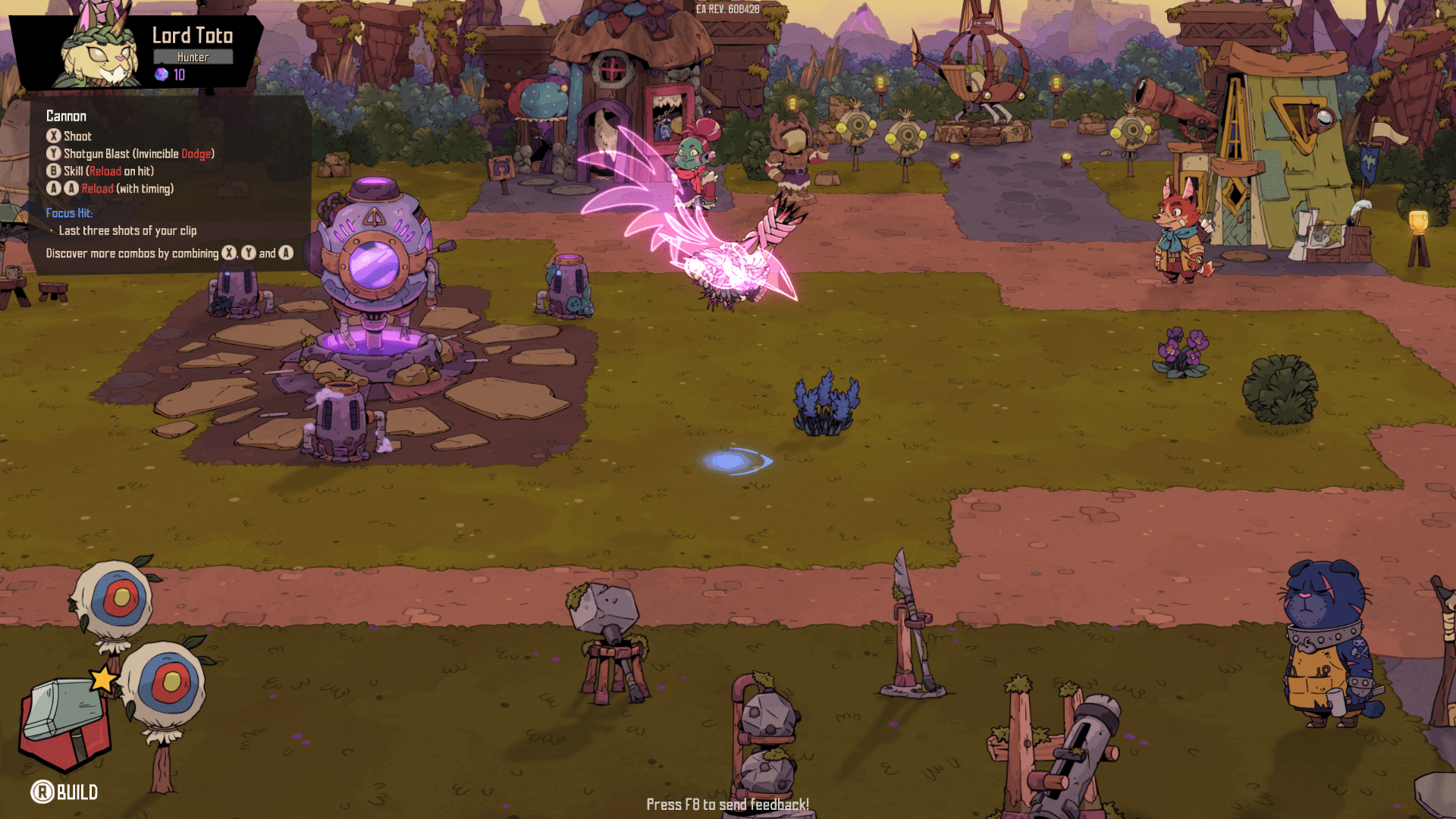
Task: Click the A button icon beside Reload
Action: 52,189
